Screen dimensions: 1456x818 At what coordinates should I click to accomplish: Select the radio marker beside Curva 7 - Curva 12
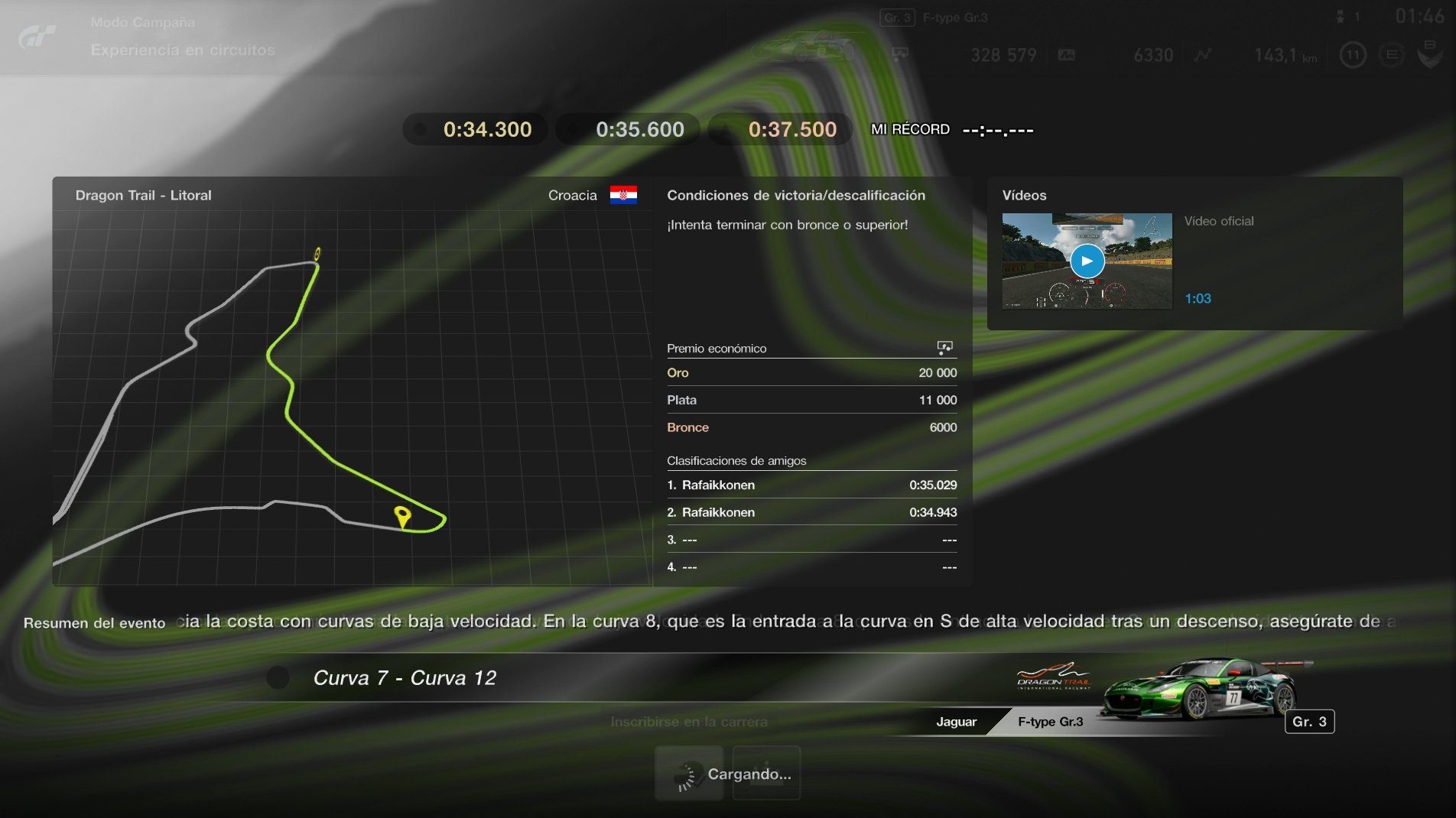[278, 678]
